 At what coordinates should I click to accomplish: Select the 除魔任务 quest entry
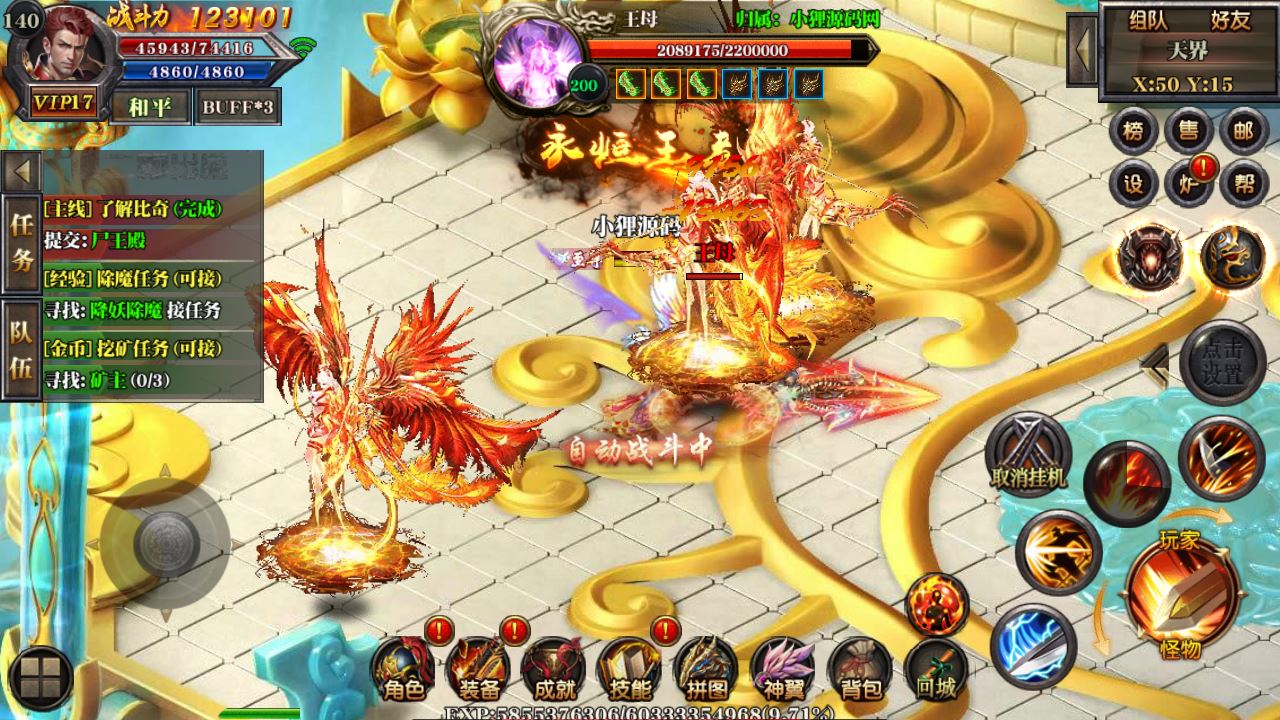pyautogui.click(x=133, y=279)
